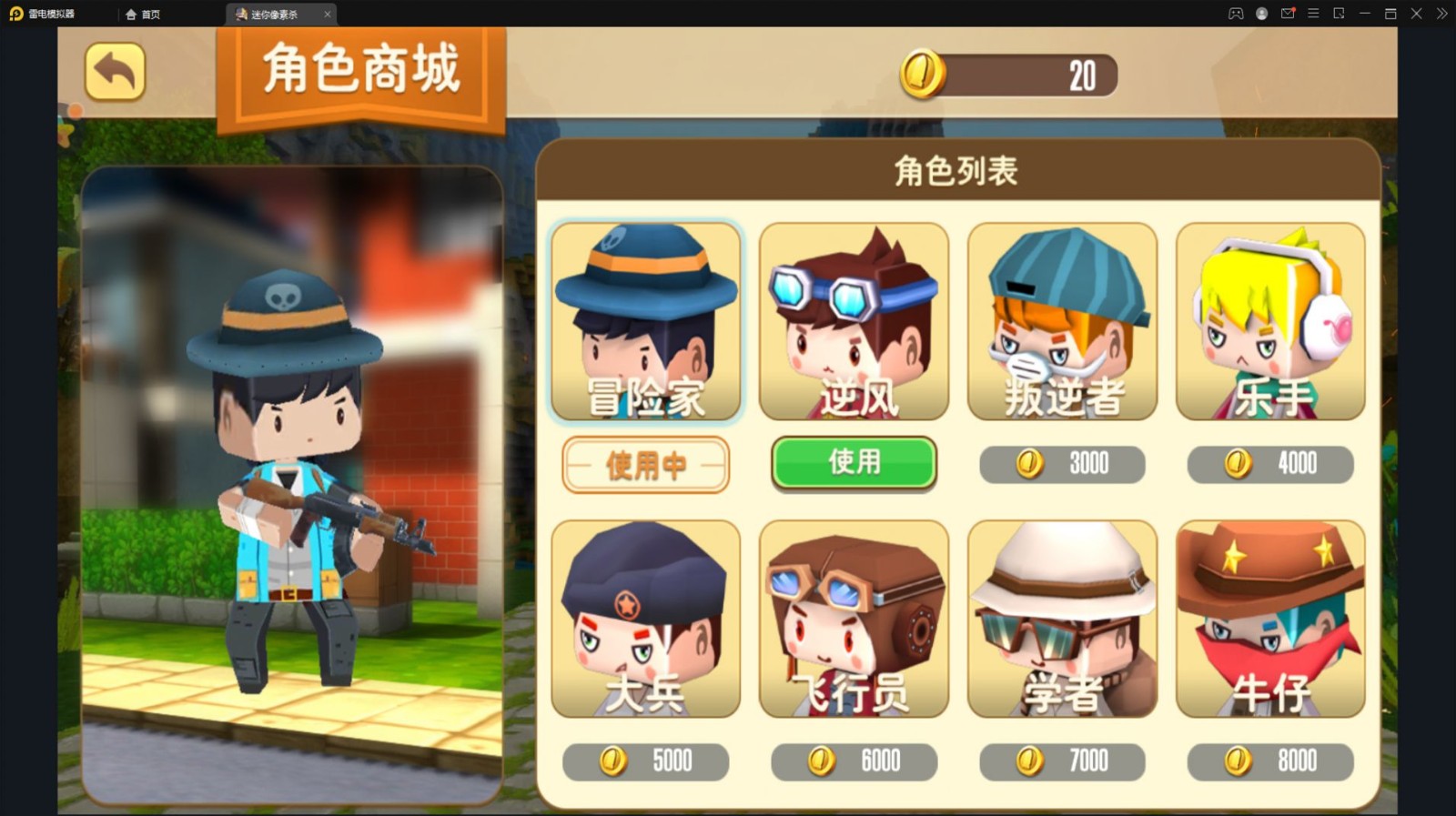Buy 牛仔 via the 8000 coin price tag
The width and height of the screenshot is (1456, 816).
click(1269, 761)
